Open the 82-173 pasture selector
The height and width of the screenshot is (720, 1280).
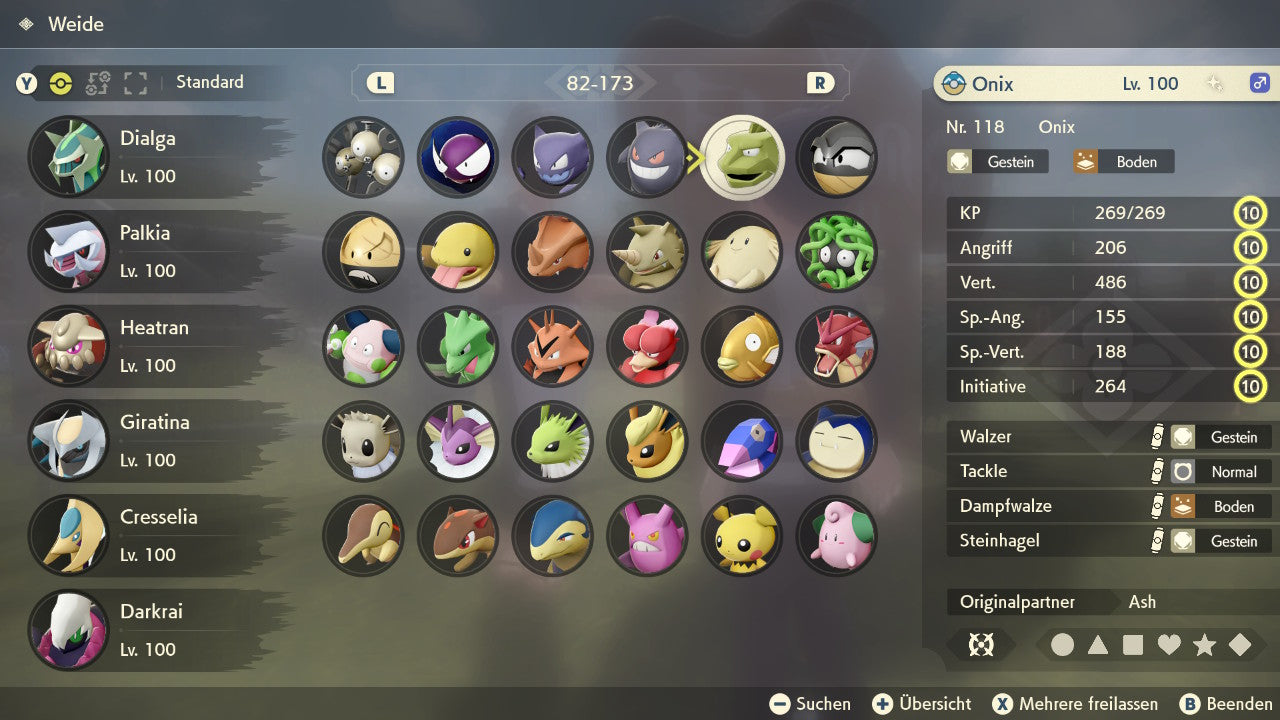600,83
